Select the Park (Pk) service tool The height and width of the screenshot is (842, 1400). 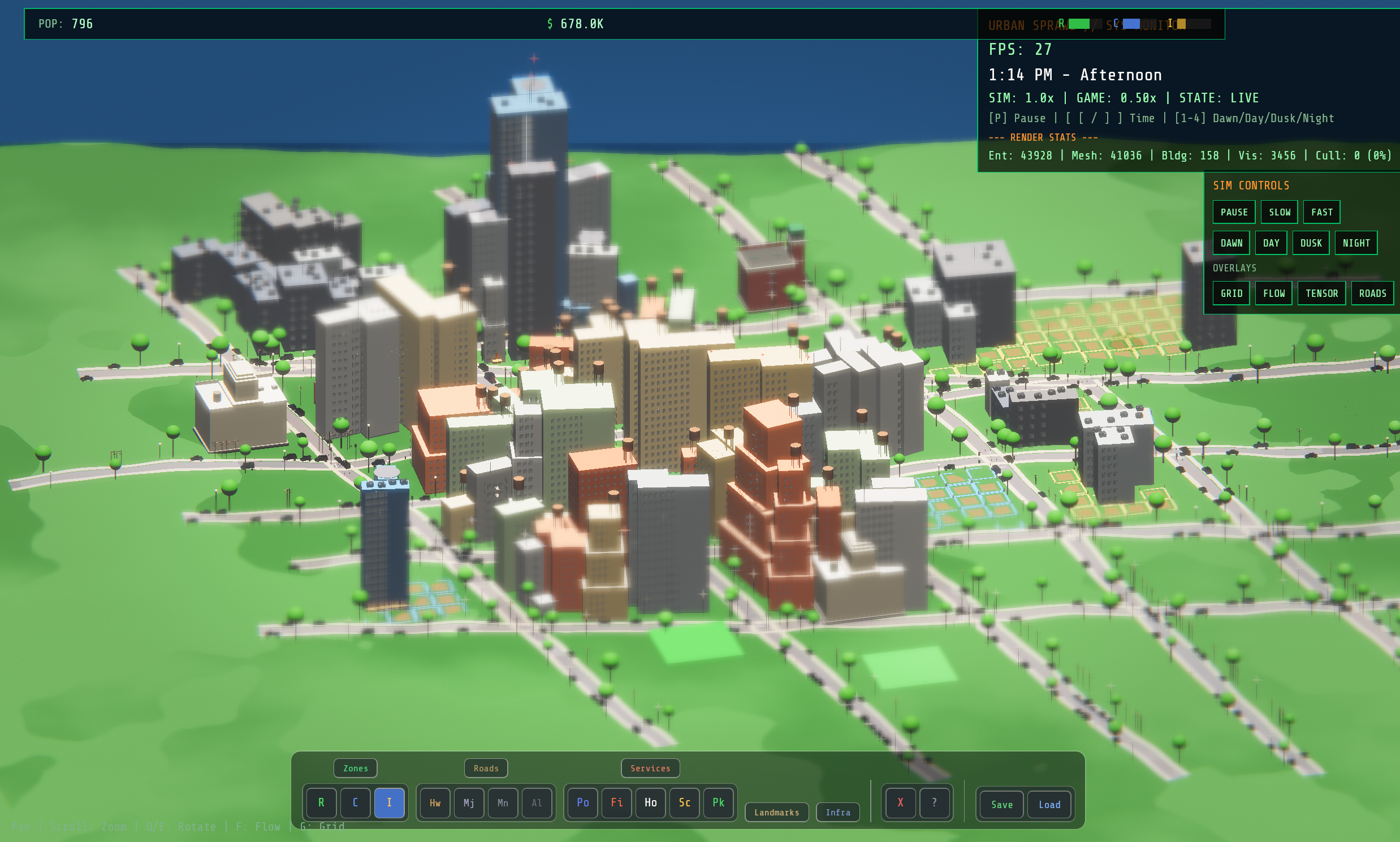[718, 803]
